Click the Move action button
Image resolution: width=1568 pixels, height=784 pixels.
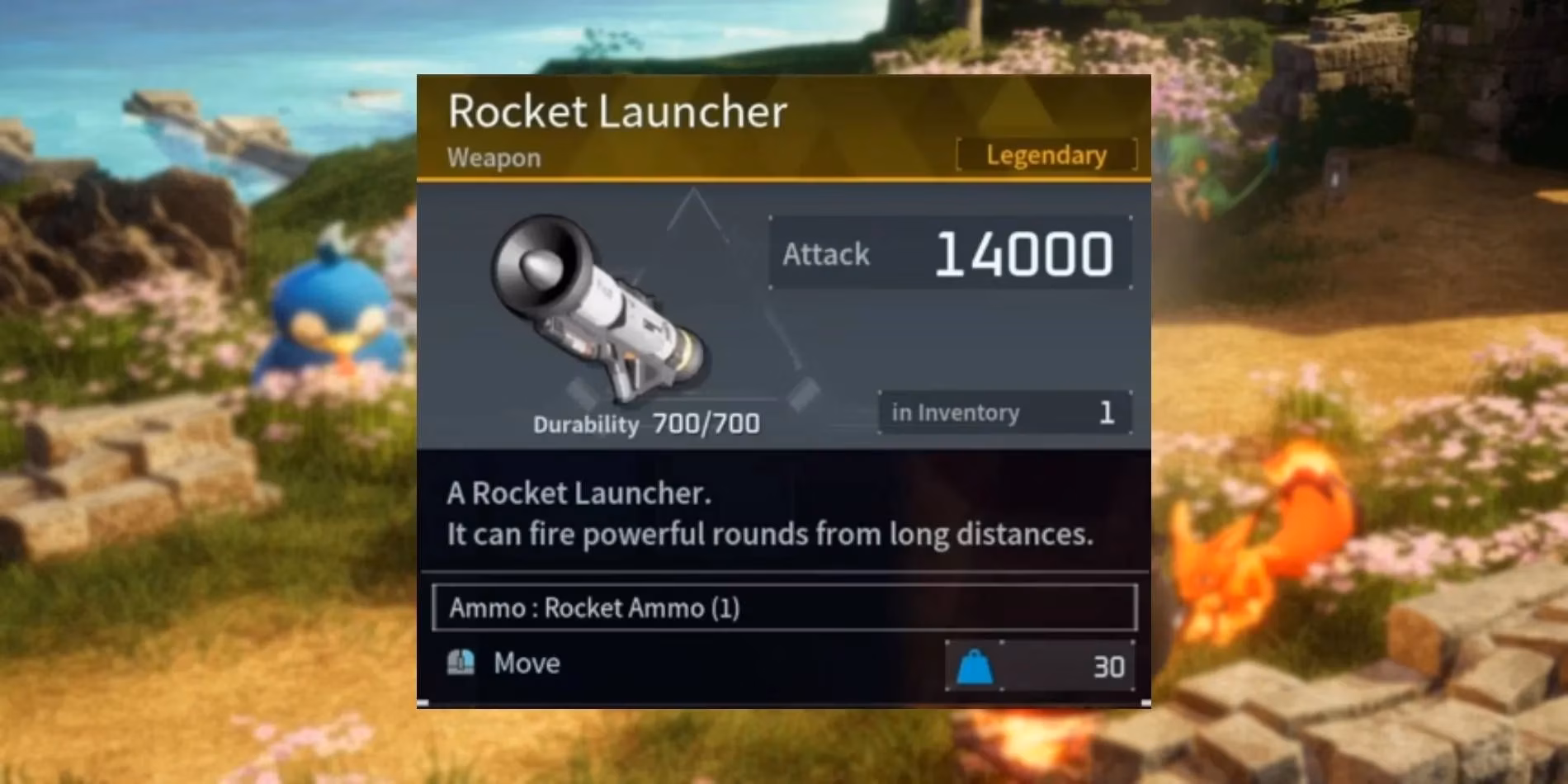[526, 662]
